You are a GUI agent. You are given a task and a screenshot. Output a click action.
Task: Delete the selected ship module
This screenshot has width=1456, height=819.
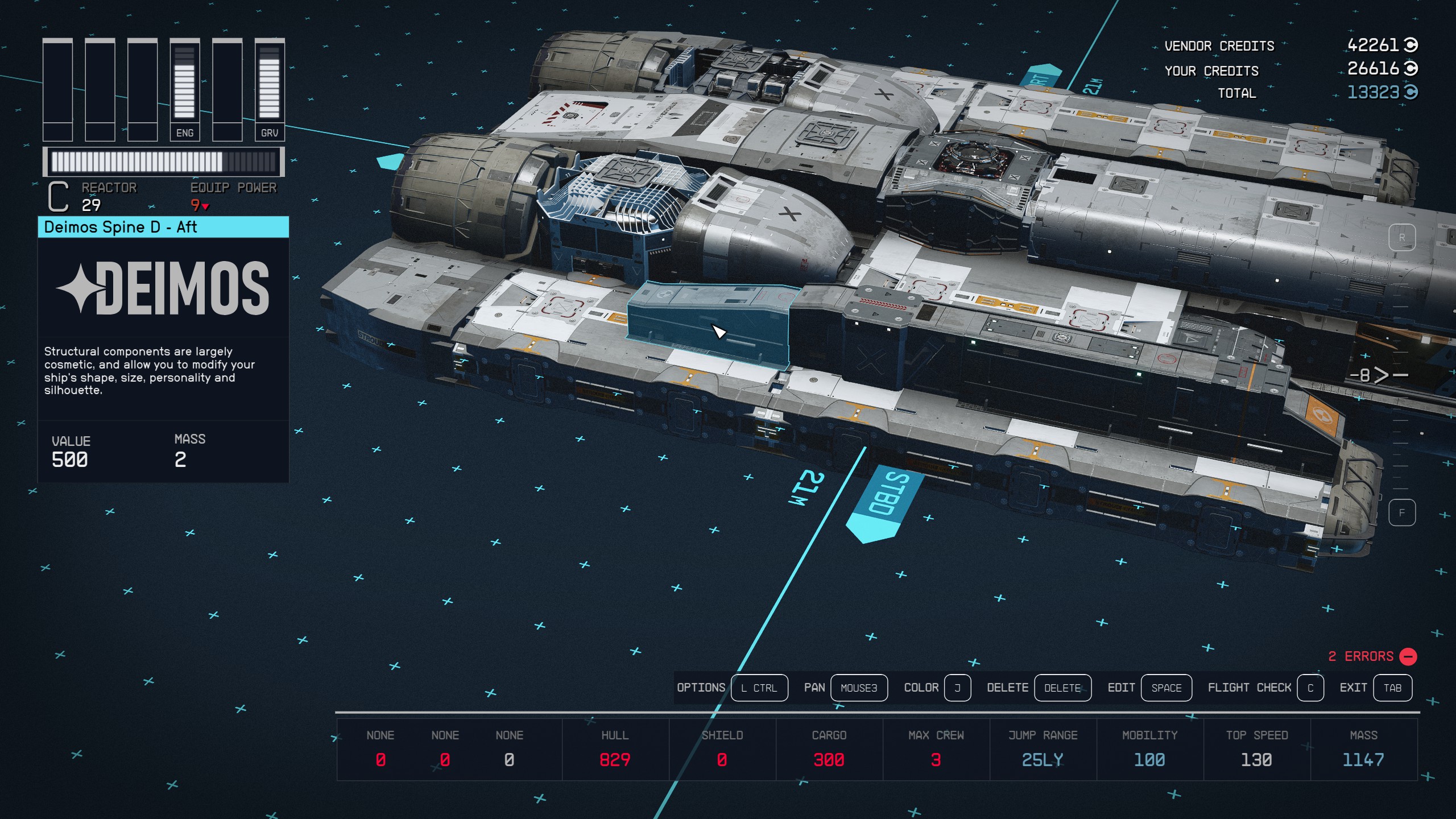point(1062,688)
